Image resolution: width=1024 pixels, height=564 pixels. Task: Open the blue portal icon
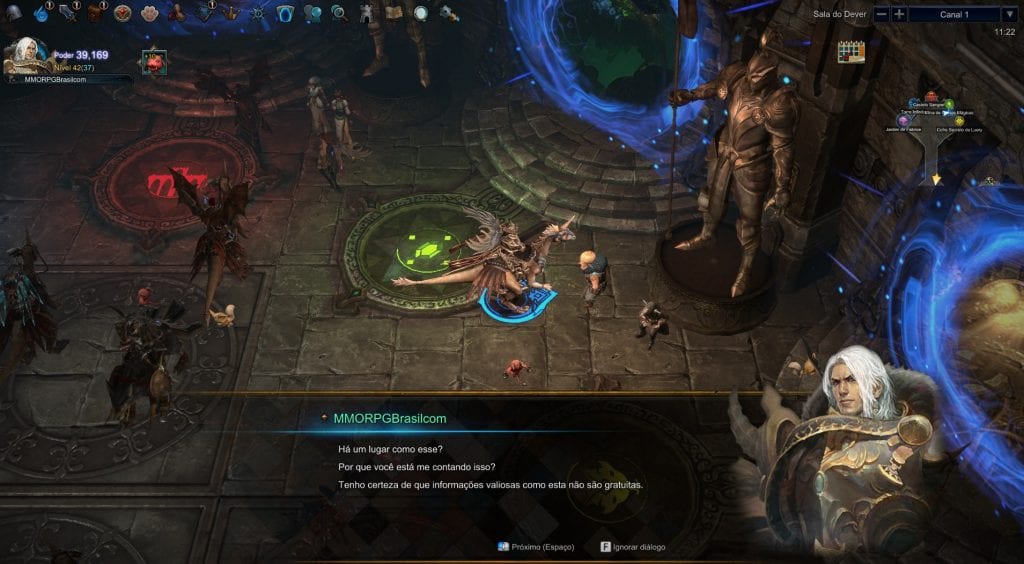click(285, 13)
